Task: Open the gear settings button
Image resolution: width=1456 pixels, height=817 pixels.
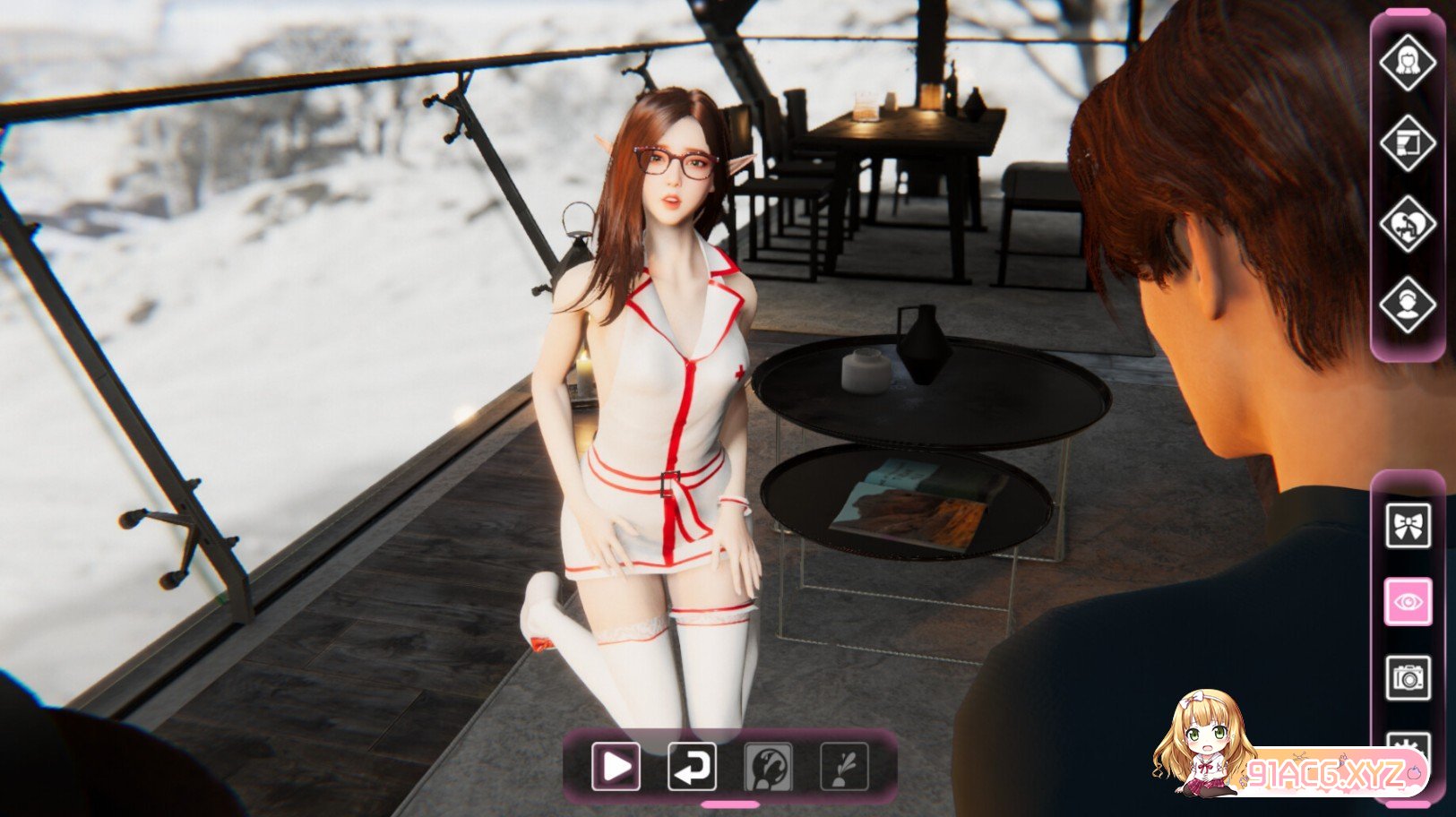Action: [x=1408, y=743]
